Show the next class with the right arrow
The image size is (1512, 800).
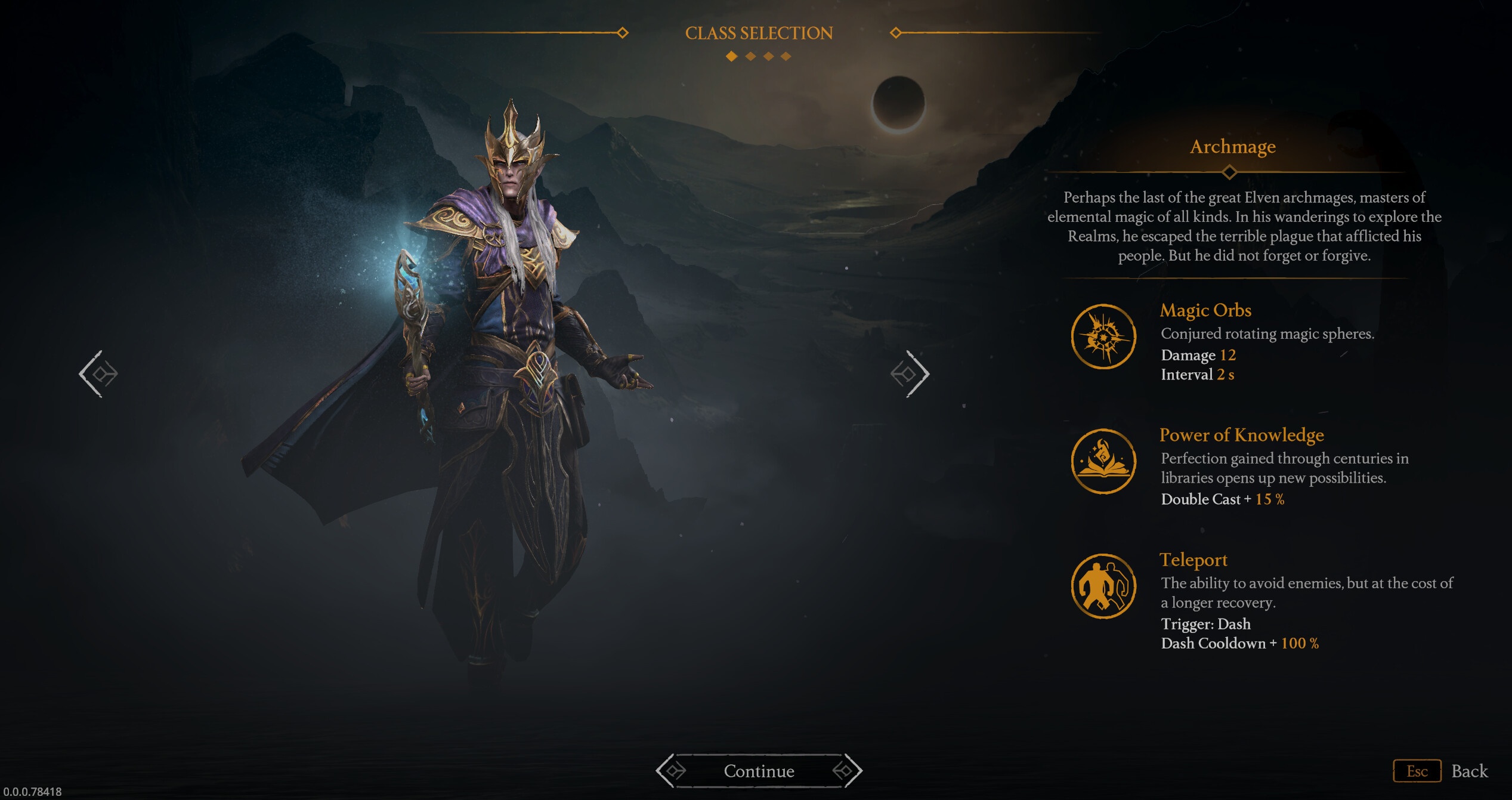910,374
